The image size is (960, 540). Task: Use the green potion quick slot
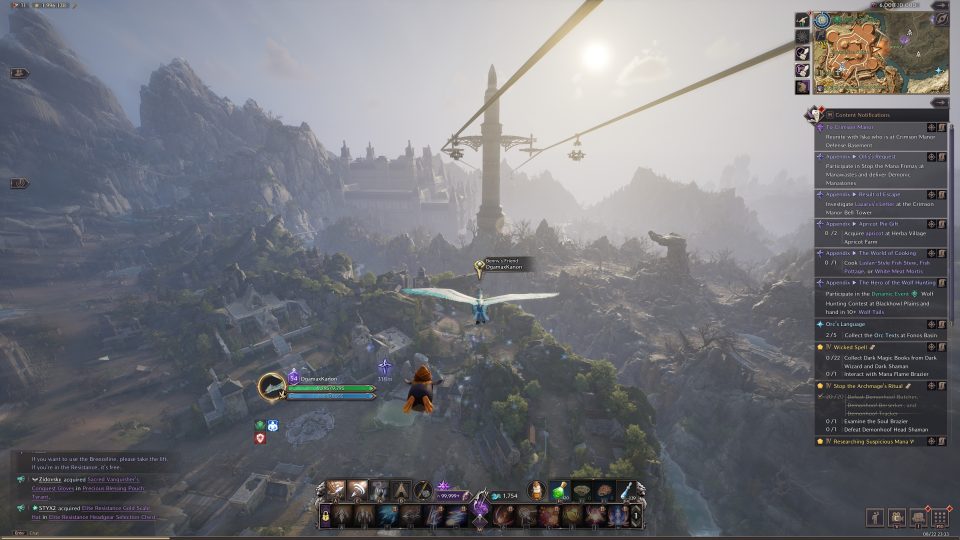(x=561, y=490)
